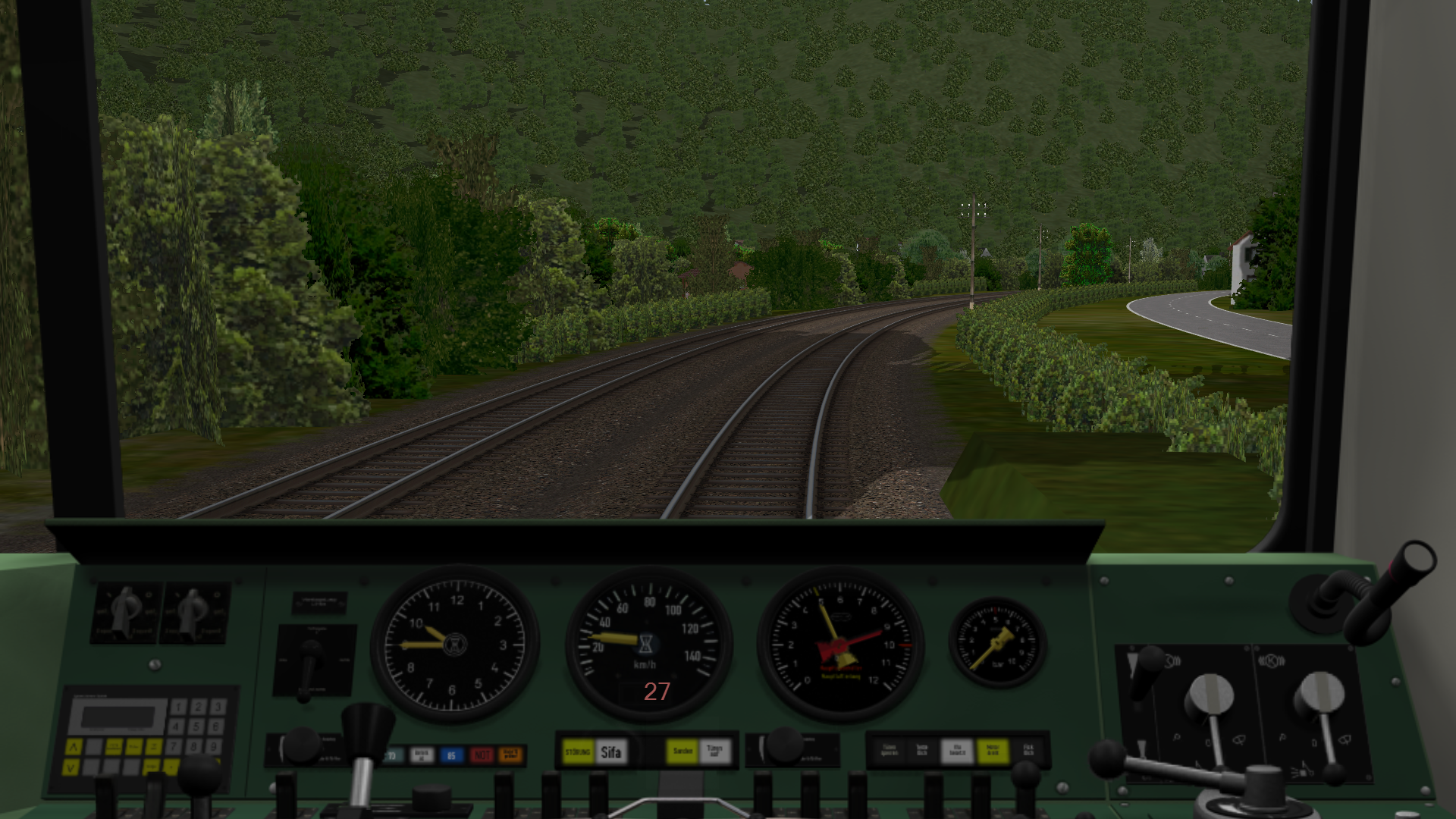Tap the number 2 key on keypad
Screen dimensions: 1456x819
coord(198,707)
